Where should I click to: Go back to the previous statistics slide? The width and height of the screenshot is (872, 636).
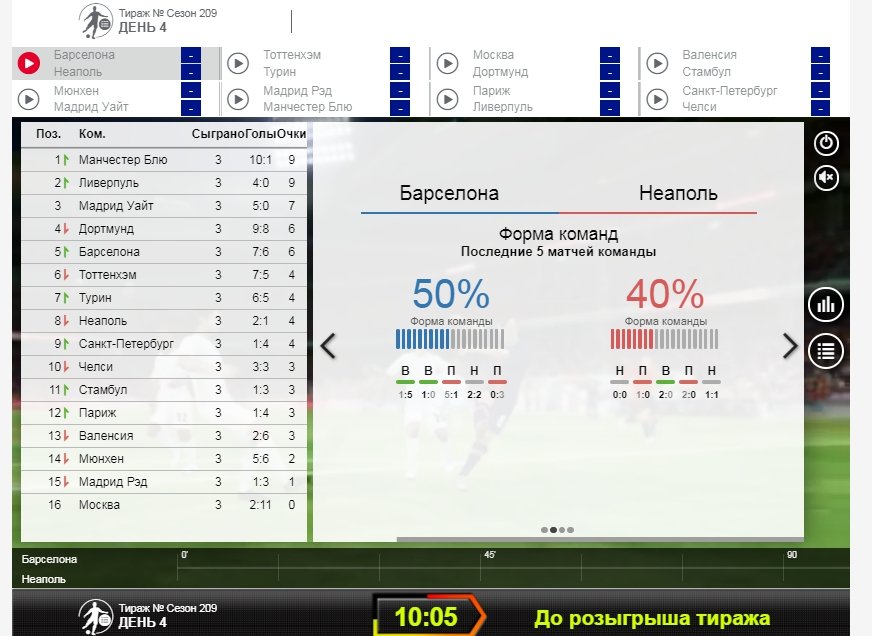(327, 346)
